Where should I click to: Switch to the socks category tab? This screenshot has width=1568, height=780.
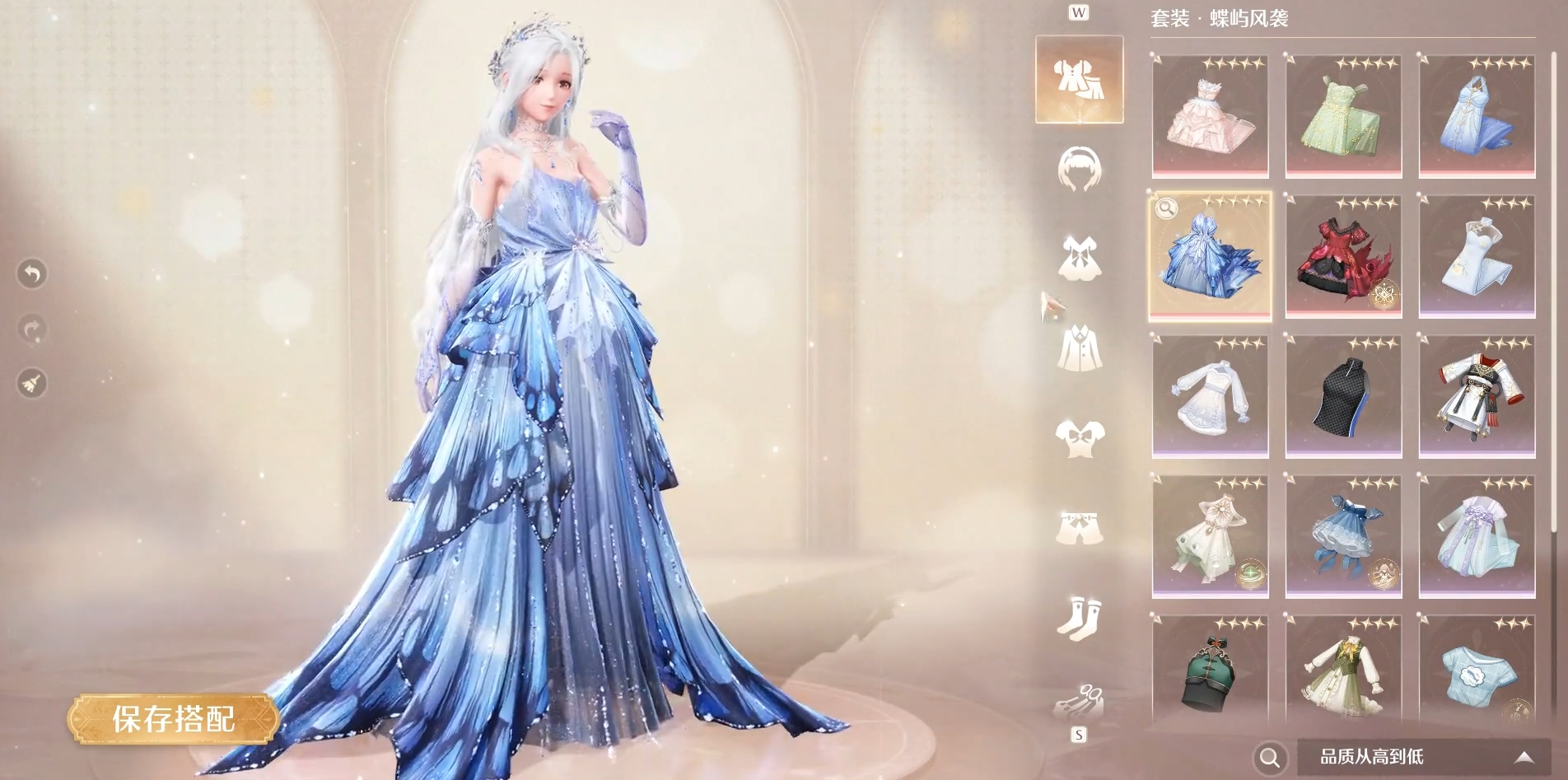pos(1079,615)
